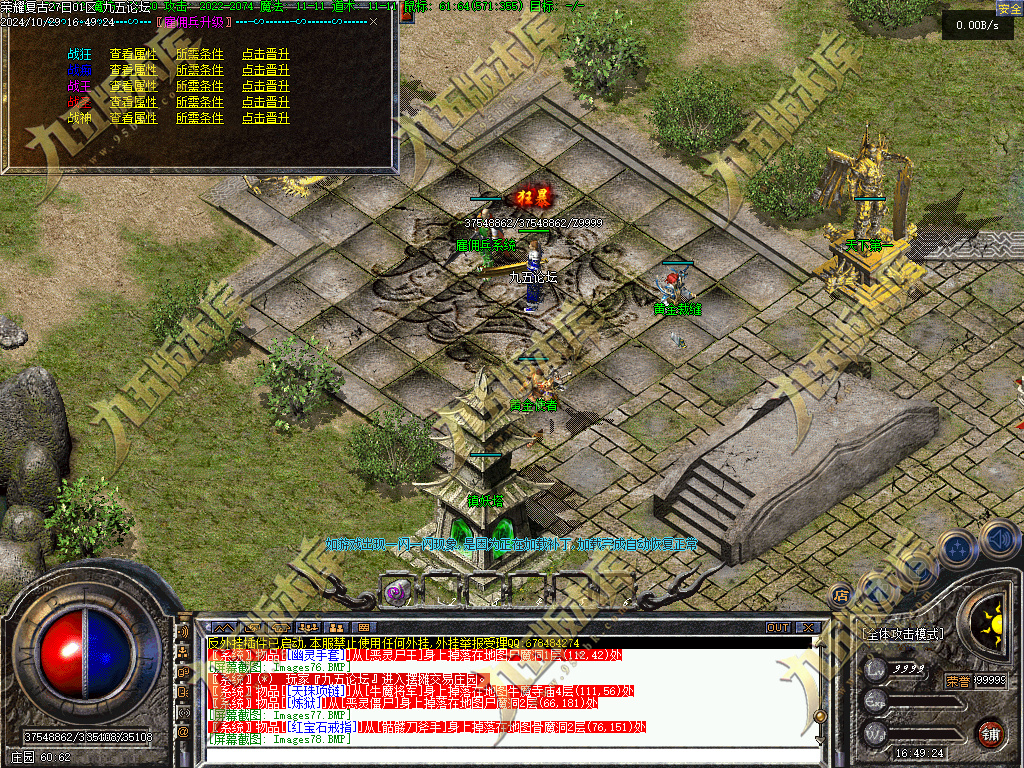Show required conditions for 战狂
The image size is (1024, 768).
[x=199, y=55]
